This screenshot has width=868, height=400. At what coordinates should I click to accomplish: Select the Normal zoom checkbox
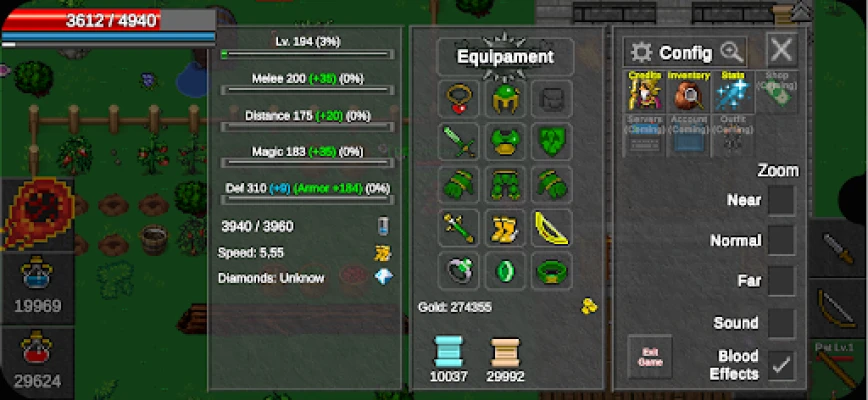coord(781,241)
